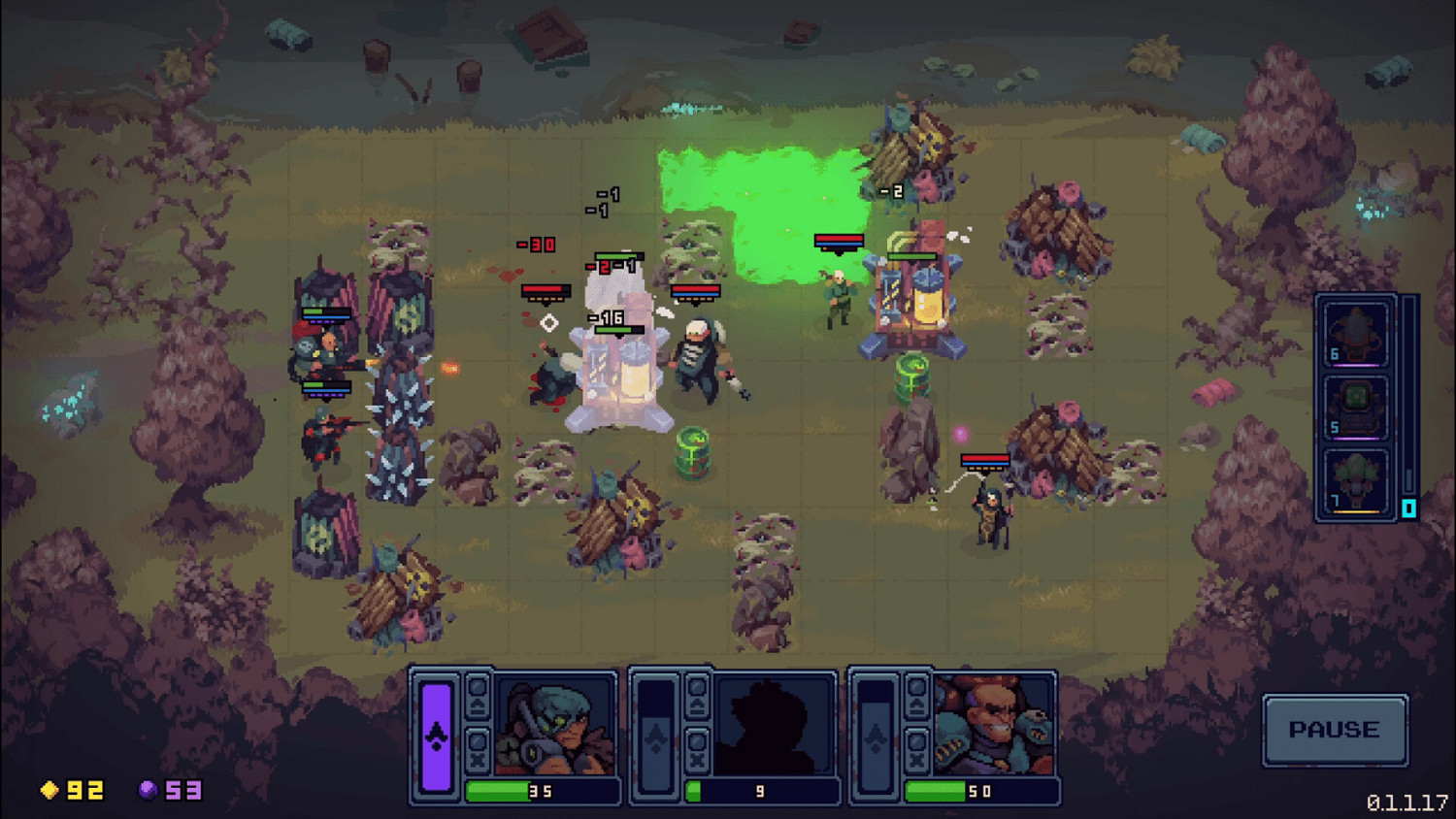Select the enemy unit numbered 5 in sidebar
This screenshot has width=1456, height=819.
1355,407
